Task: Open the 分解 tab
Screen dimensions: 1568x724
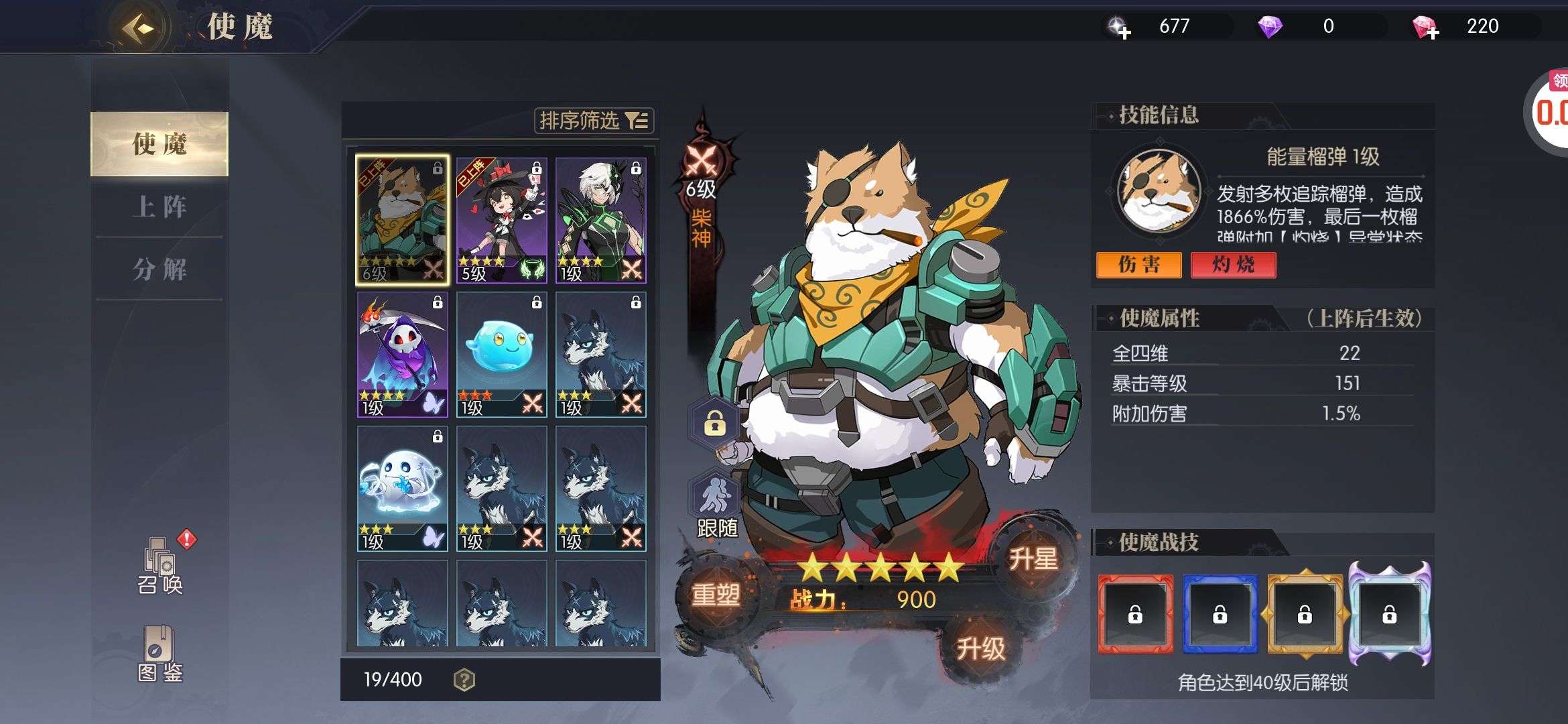Action: pos(159,269)
